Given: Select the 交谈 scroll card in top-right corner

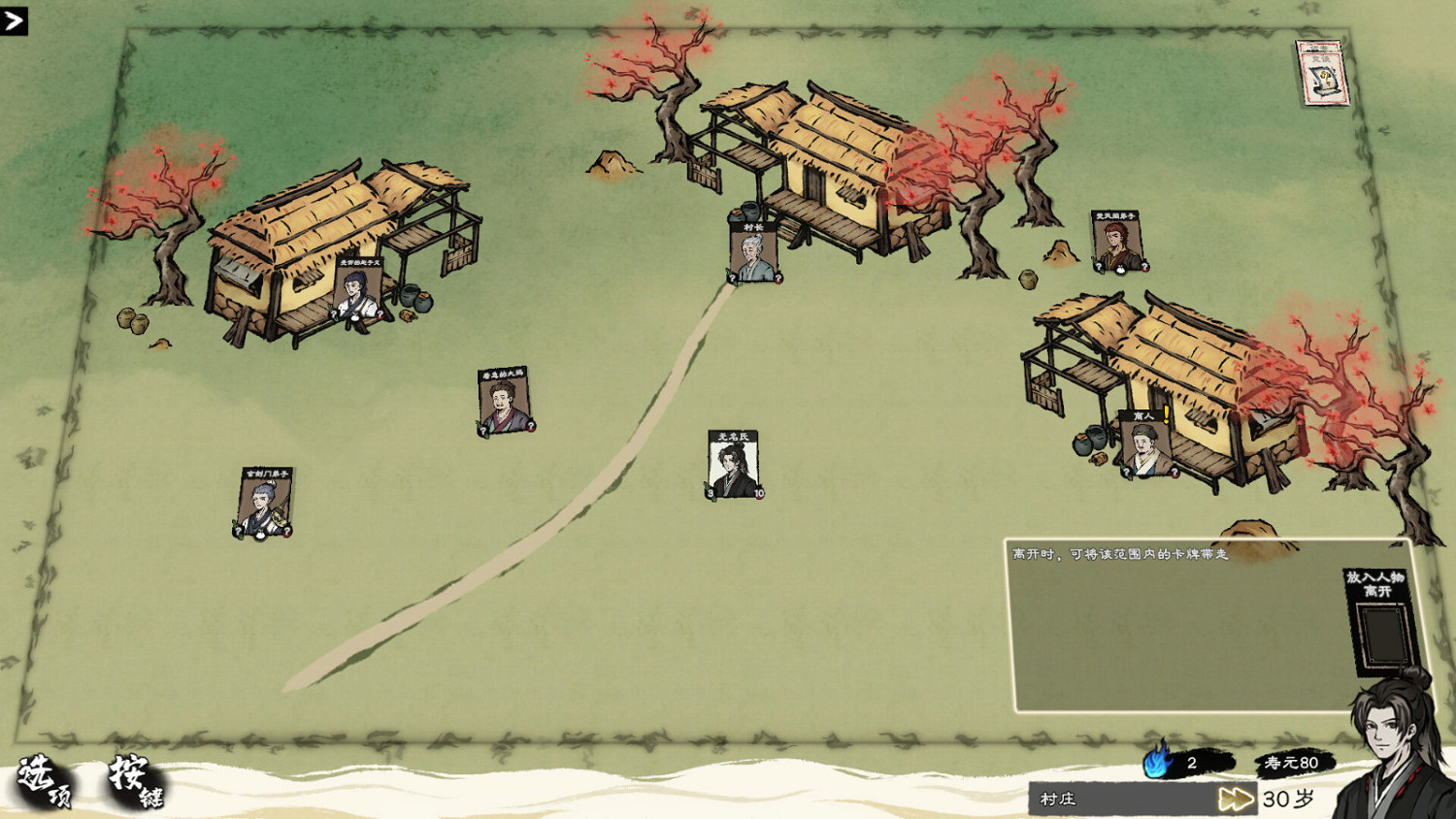Looking at the screenshot, I should (1322, 75).
